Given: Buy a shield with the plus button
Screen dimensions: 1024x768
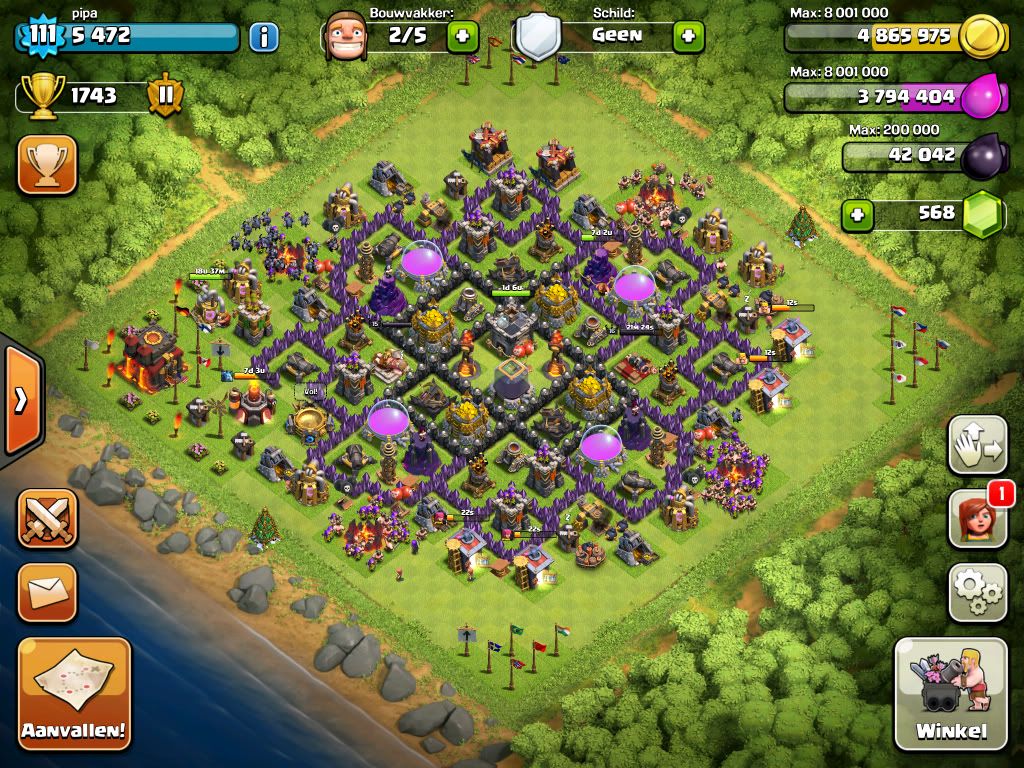Looking at the screenshot, I should coord(688,37).
